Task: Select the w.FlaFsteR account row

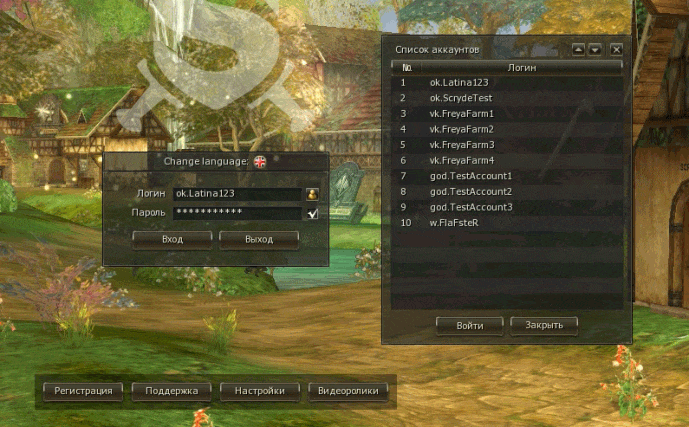Action: coord(454,222)
